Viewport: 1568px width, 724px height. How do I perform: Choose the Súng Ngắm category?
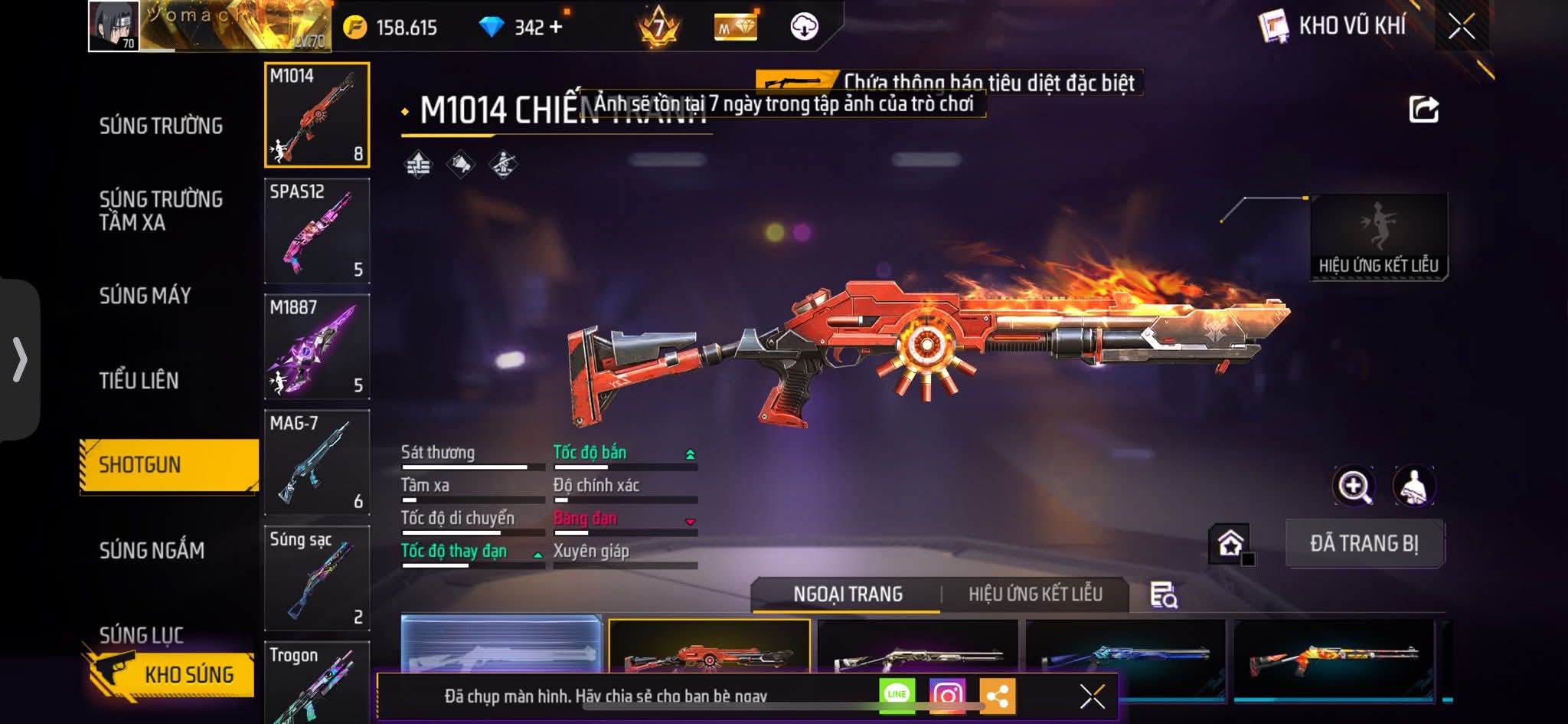click(152, 550)
